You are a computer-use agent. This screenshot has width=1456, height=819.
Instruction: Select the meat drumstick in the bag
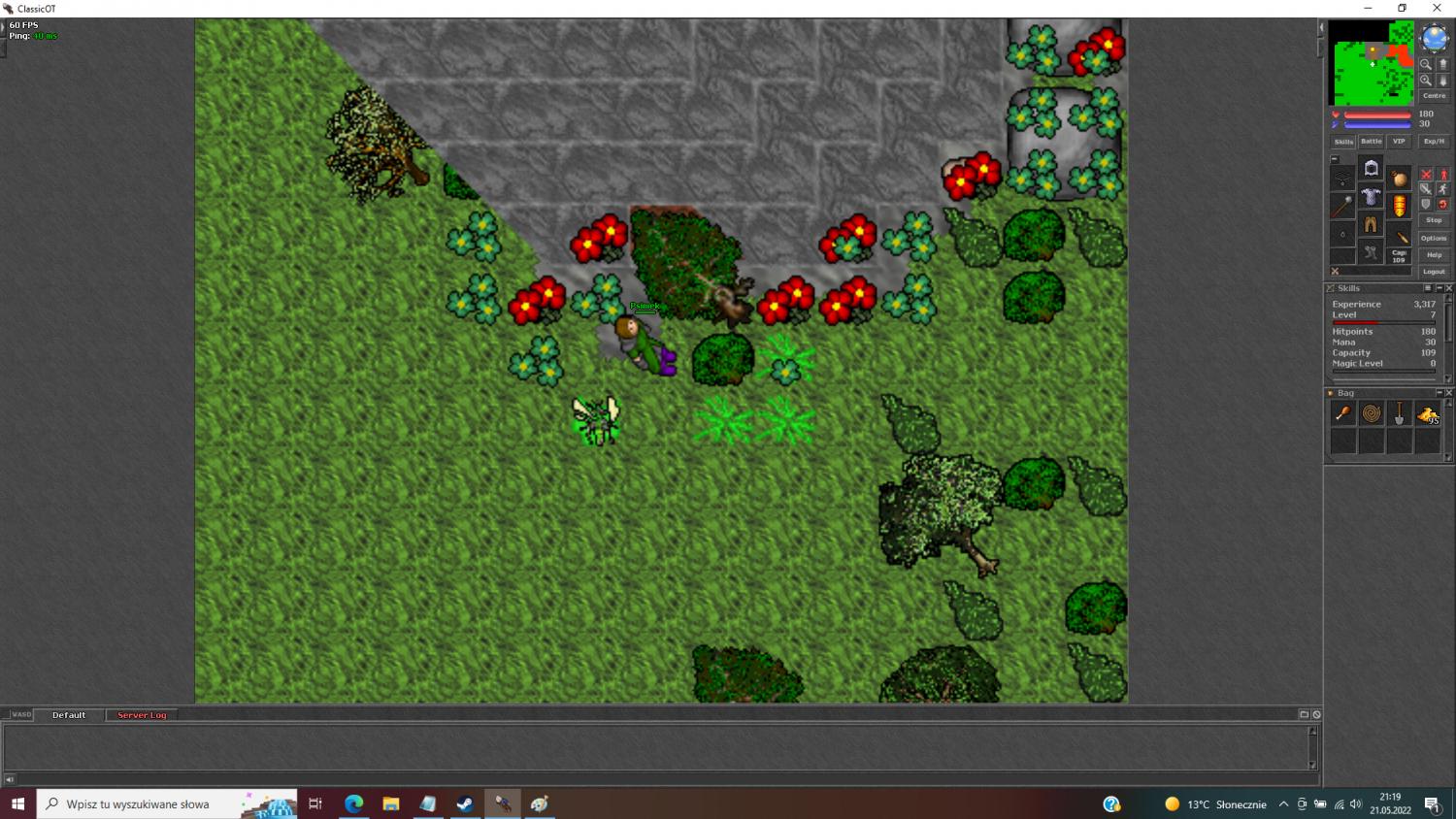(1343, 414)
